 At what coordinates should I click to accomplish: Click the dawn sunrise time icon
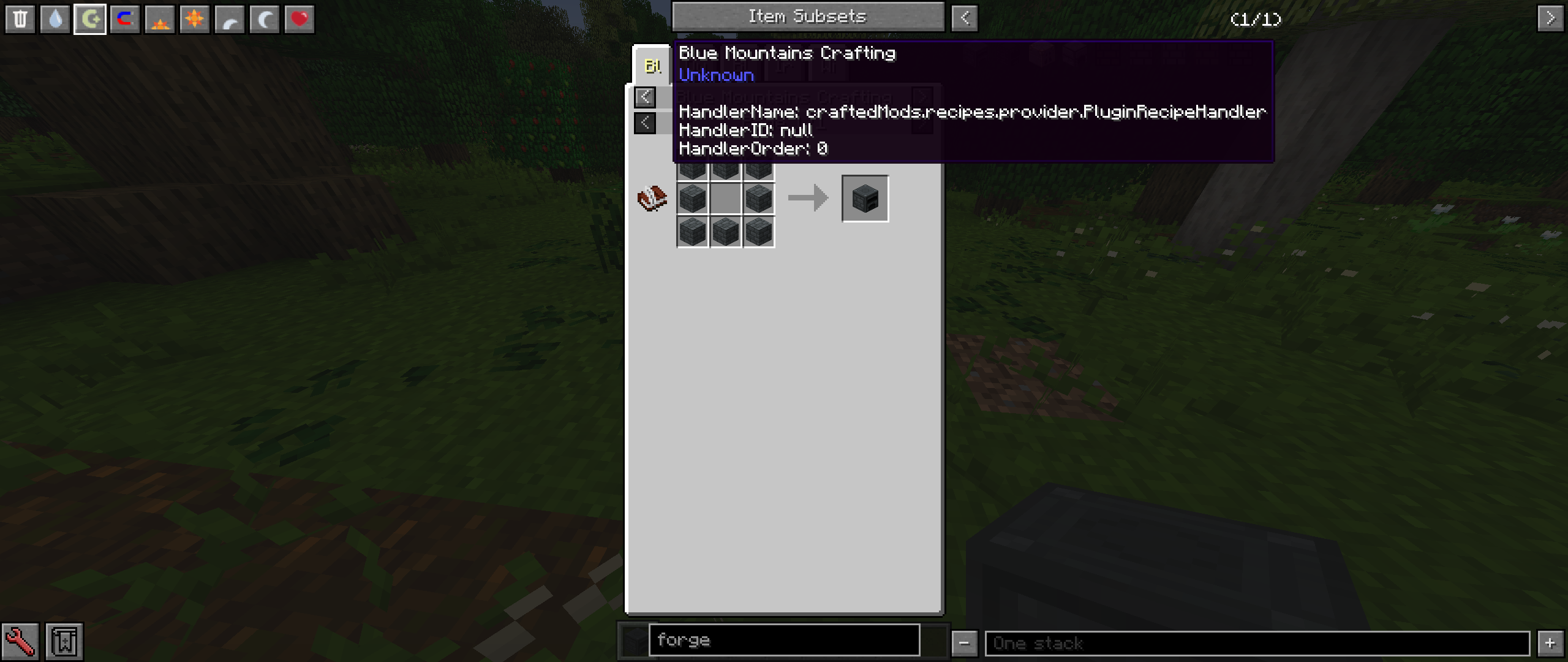[159, 18]
